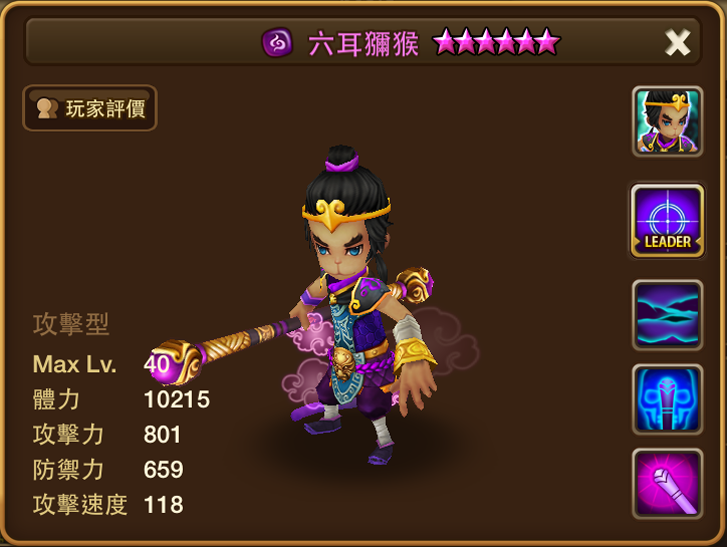Check the purple staff skill icon

tap(667, 483)
